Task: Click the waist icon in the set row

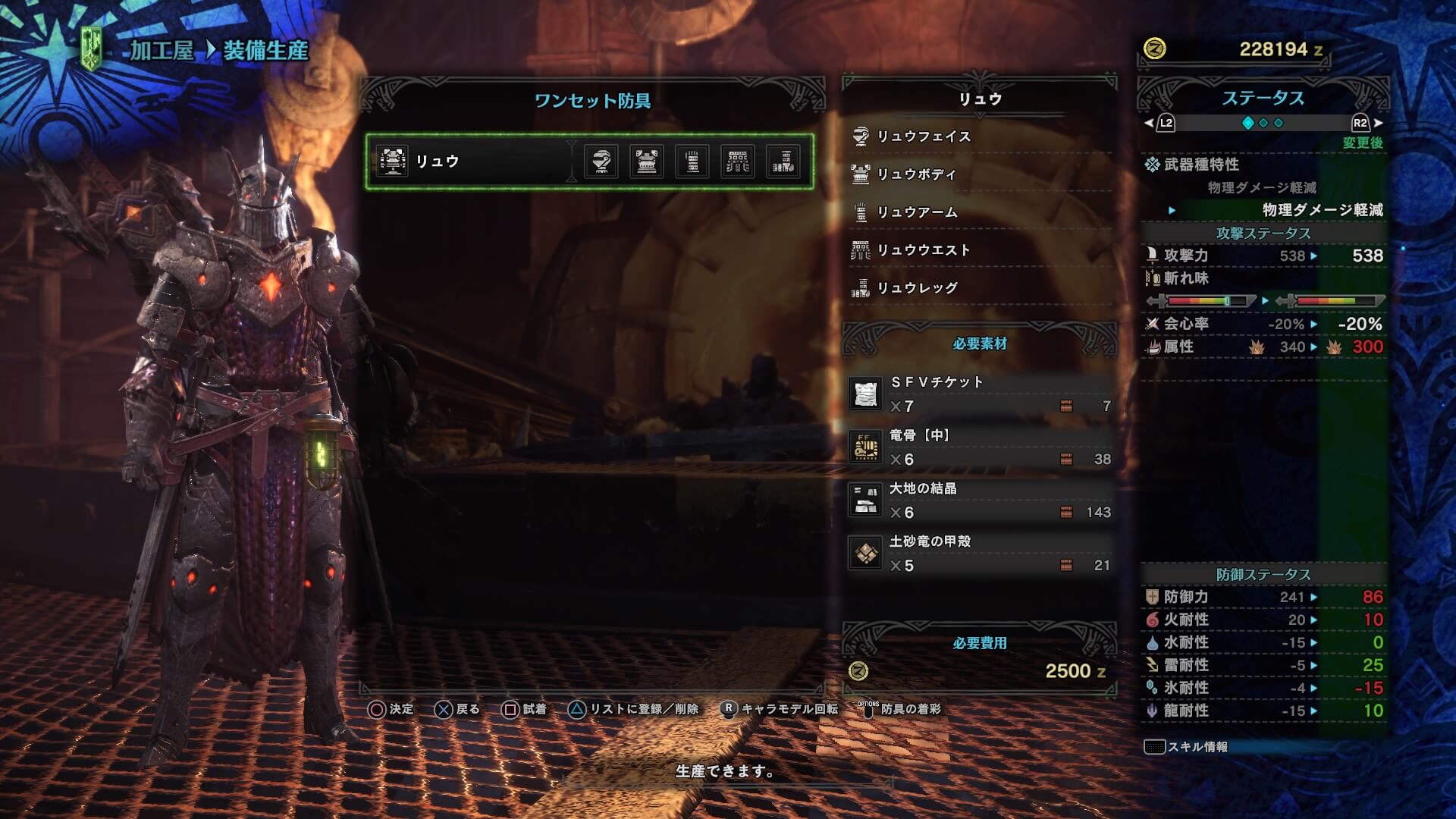Action: (738, 162)
